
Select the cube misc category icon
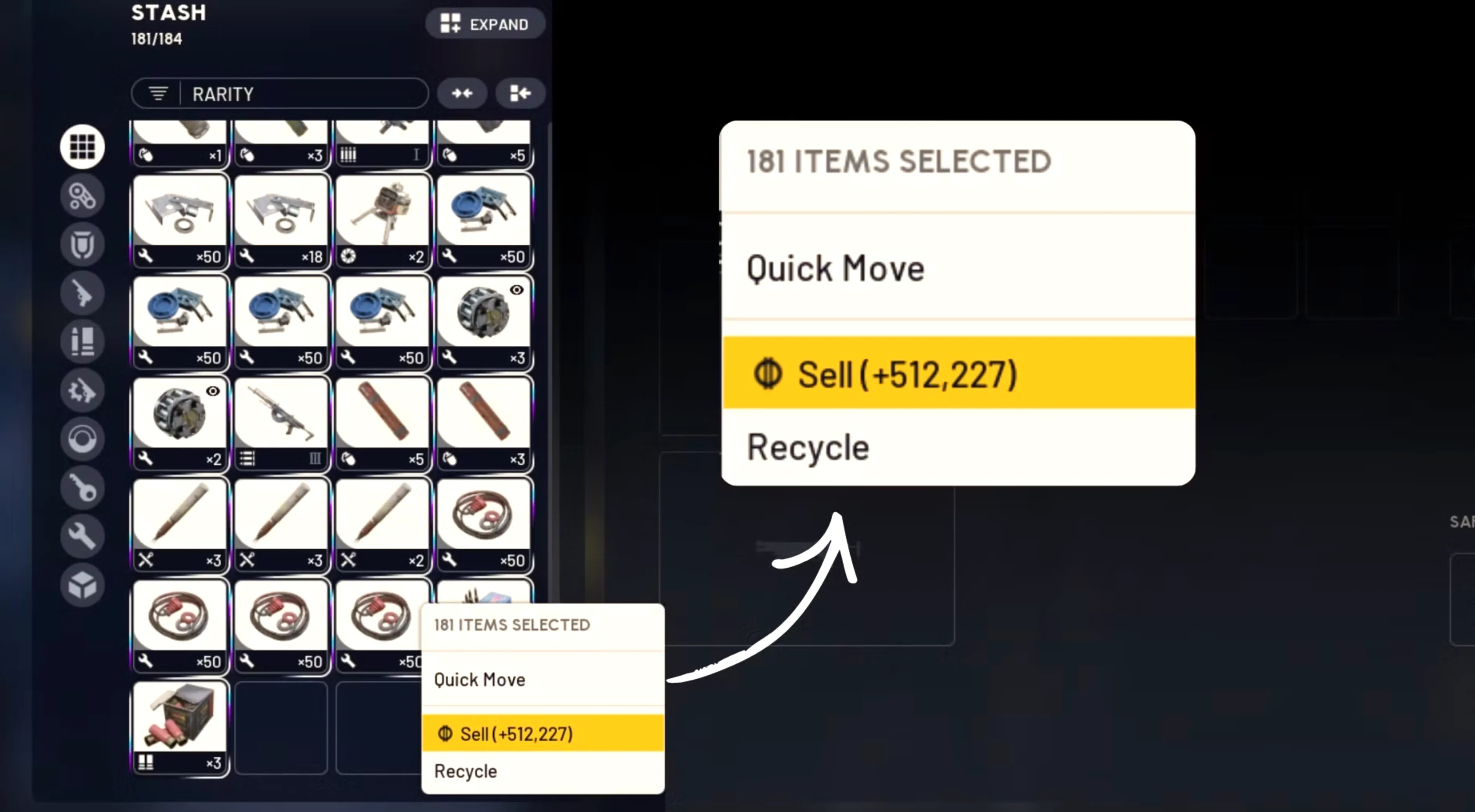(x=82, y=585)
